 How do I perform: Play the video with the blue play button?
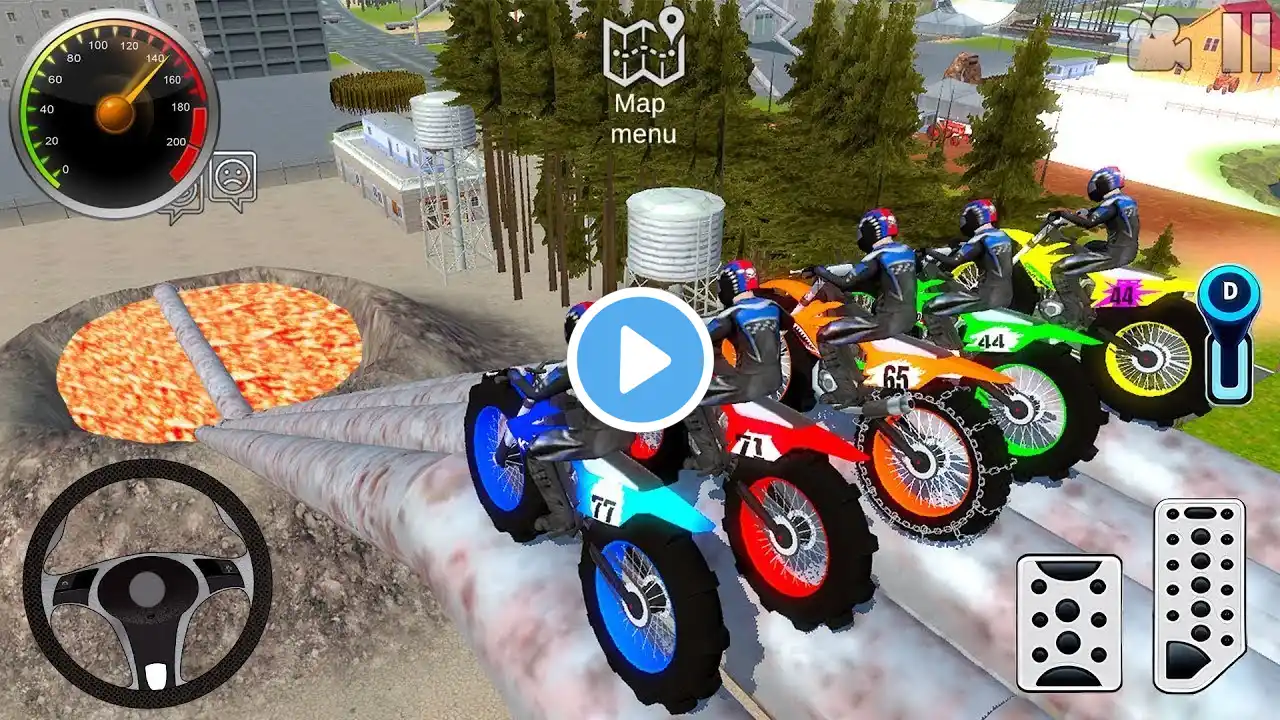640,360
